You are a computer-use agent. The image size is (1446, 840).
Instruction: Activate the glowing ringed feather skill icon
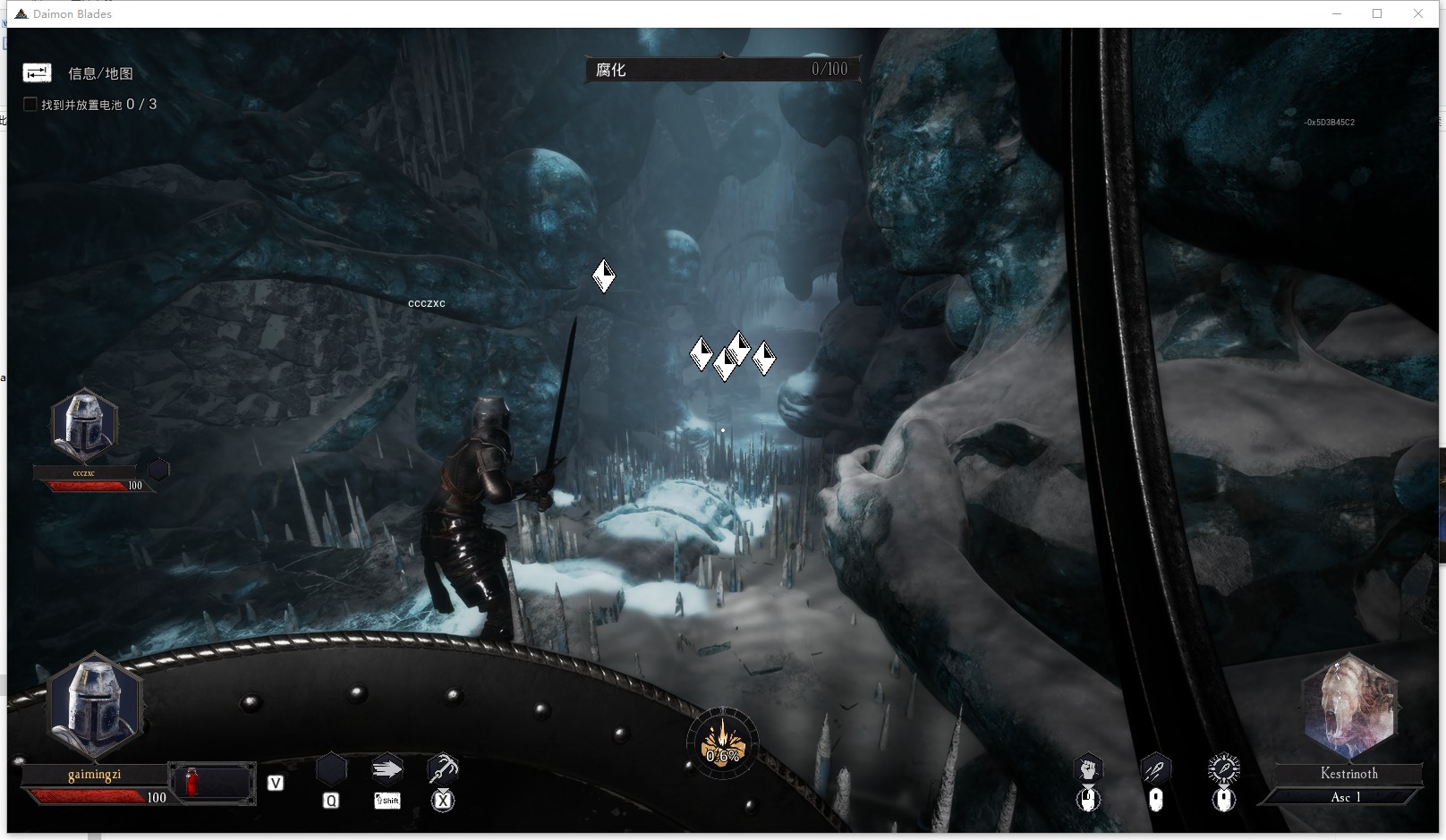1223,768
